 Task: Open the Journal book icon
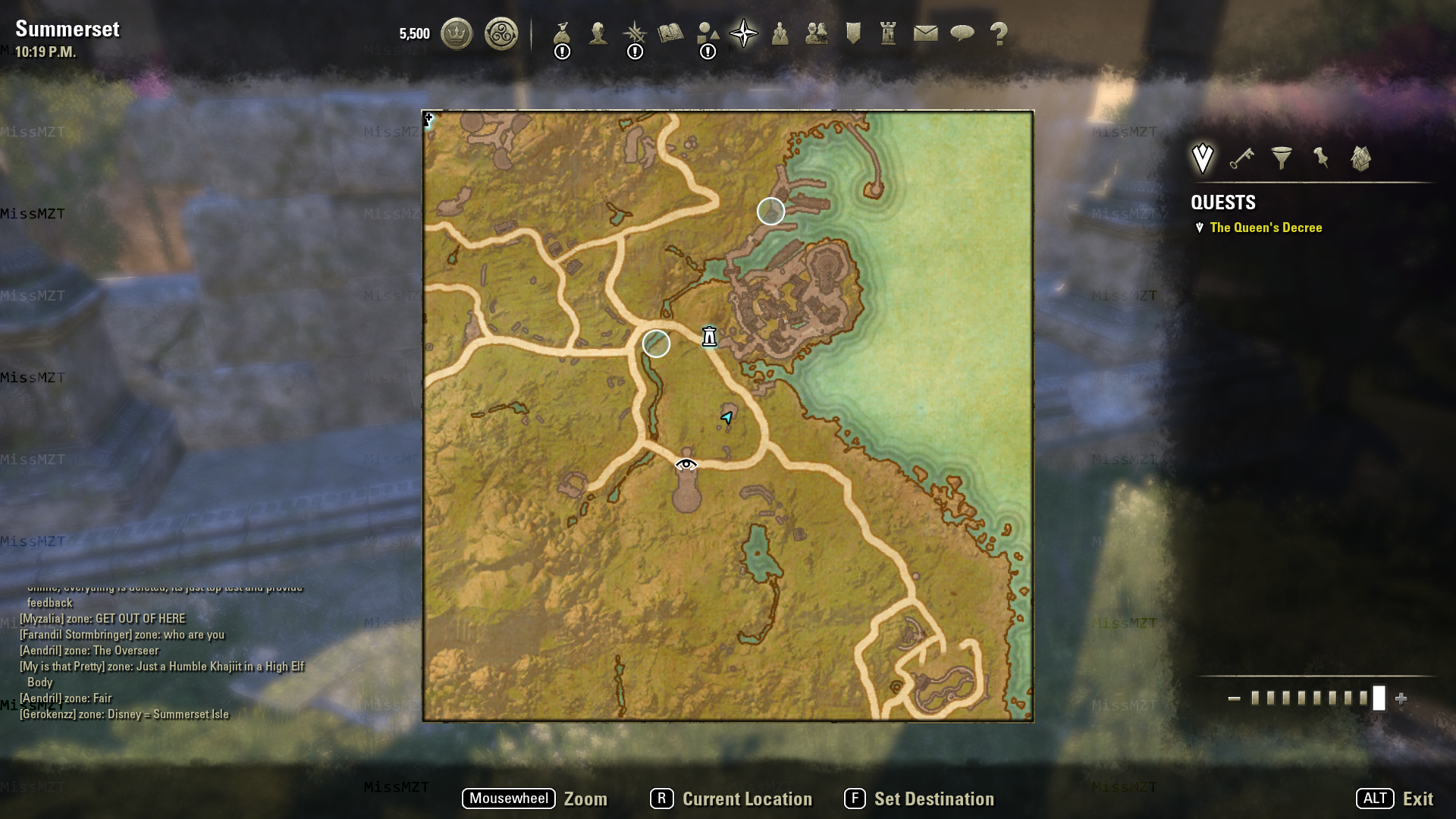(x=672, y=32)
